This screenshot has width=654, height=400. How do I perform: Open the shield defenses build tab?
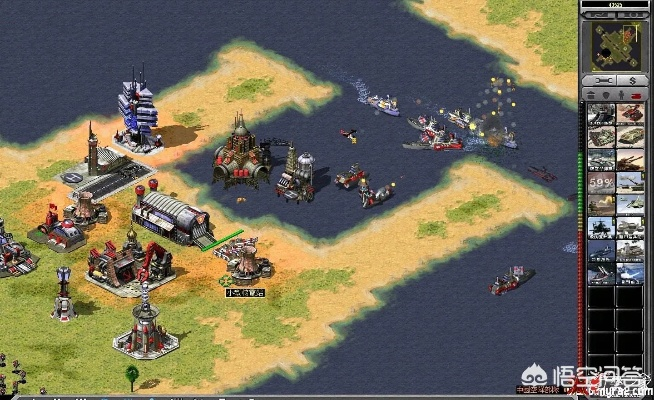[606, 94]
